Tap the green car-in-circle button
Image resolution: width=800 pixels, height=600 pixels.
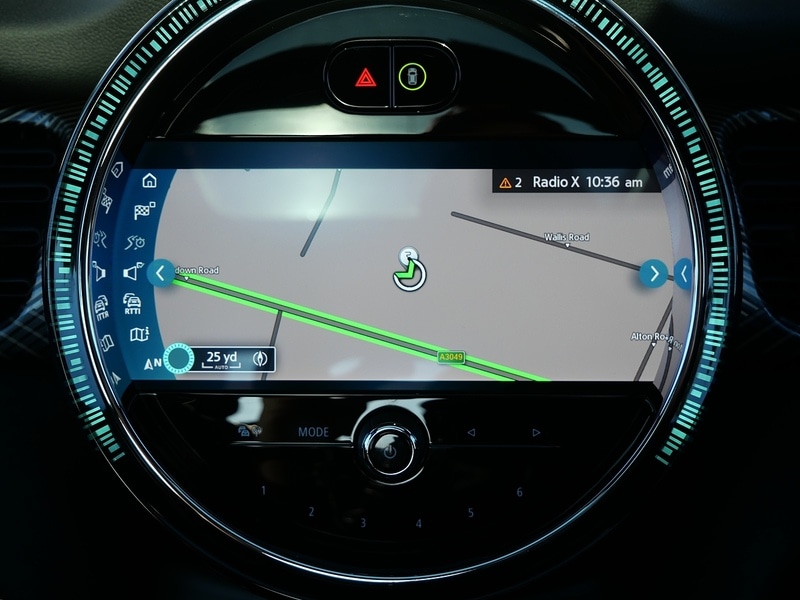pos(409,76)
